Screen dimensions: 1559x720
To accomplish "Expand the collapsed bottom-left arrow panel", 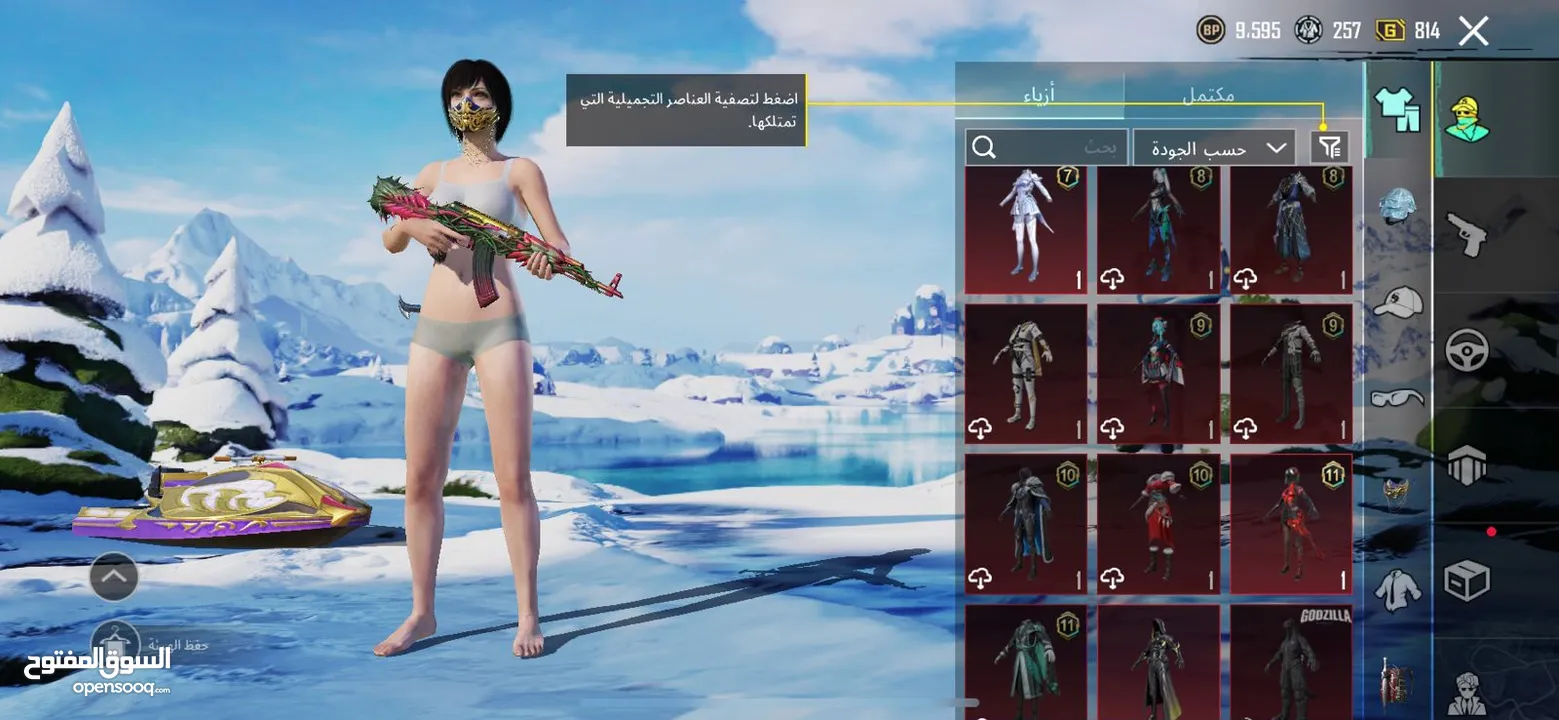I will click(113, 577).
